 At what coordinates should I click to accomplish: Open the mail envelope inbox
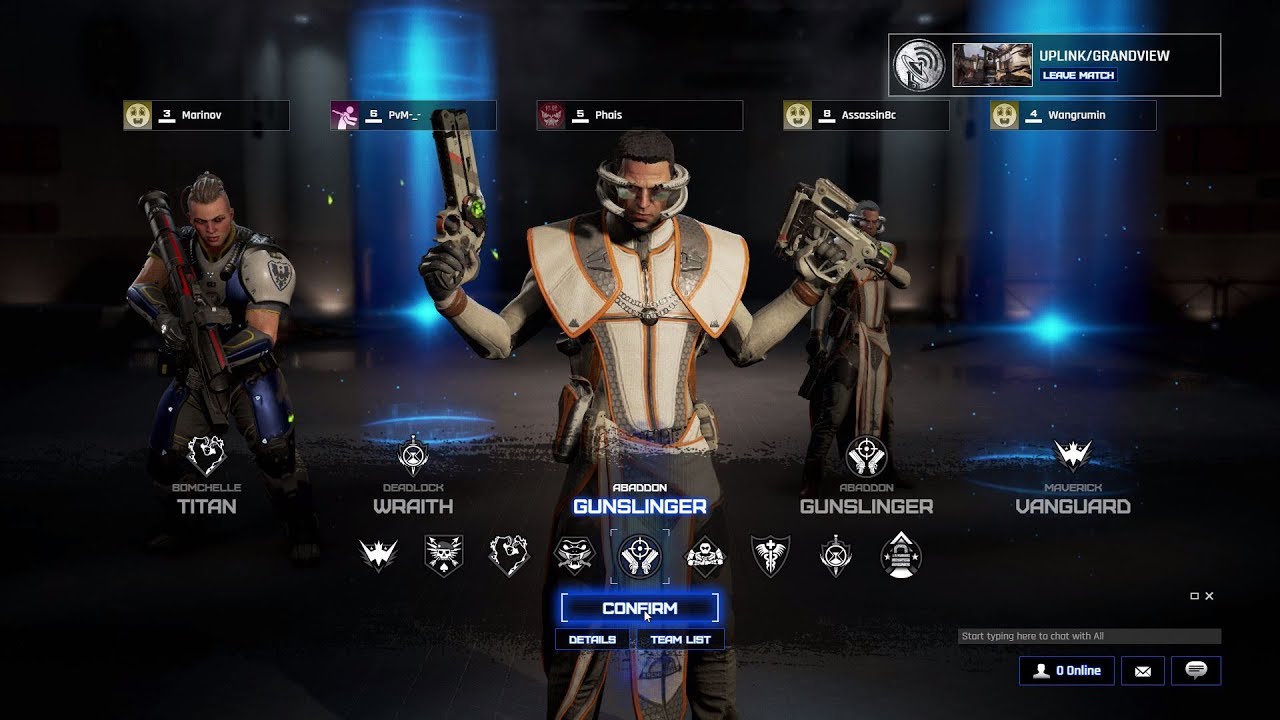(x=1142, y=671)
